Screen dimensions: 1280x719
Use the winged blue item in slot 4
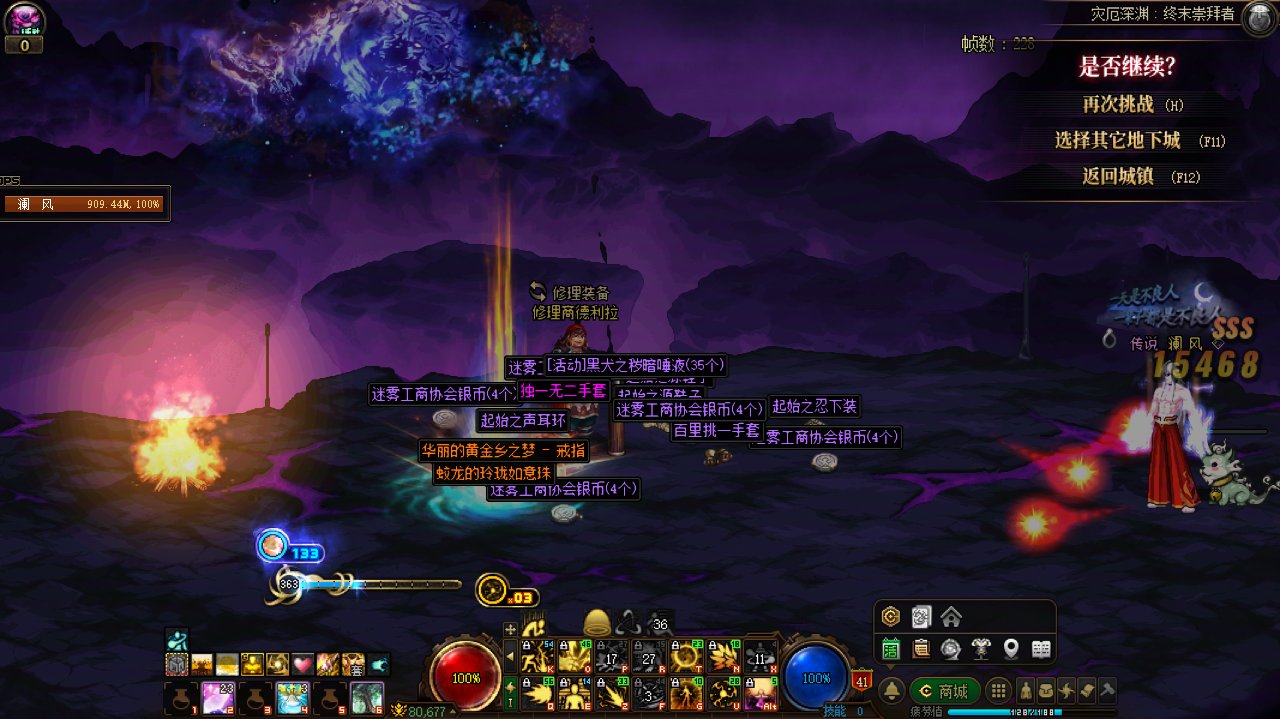(x=293, y=697)
